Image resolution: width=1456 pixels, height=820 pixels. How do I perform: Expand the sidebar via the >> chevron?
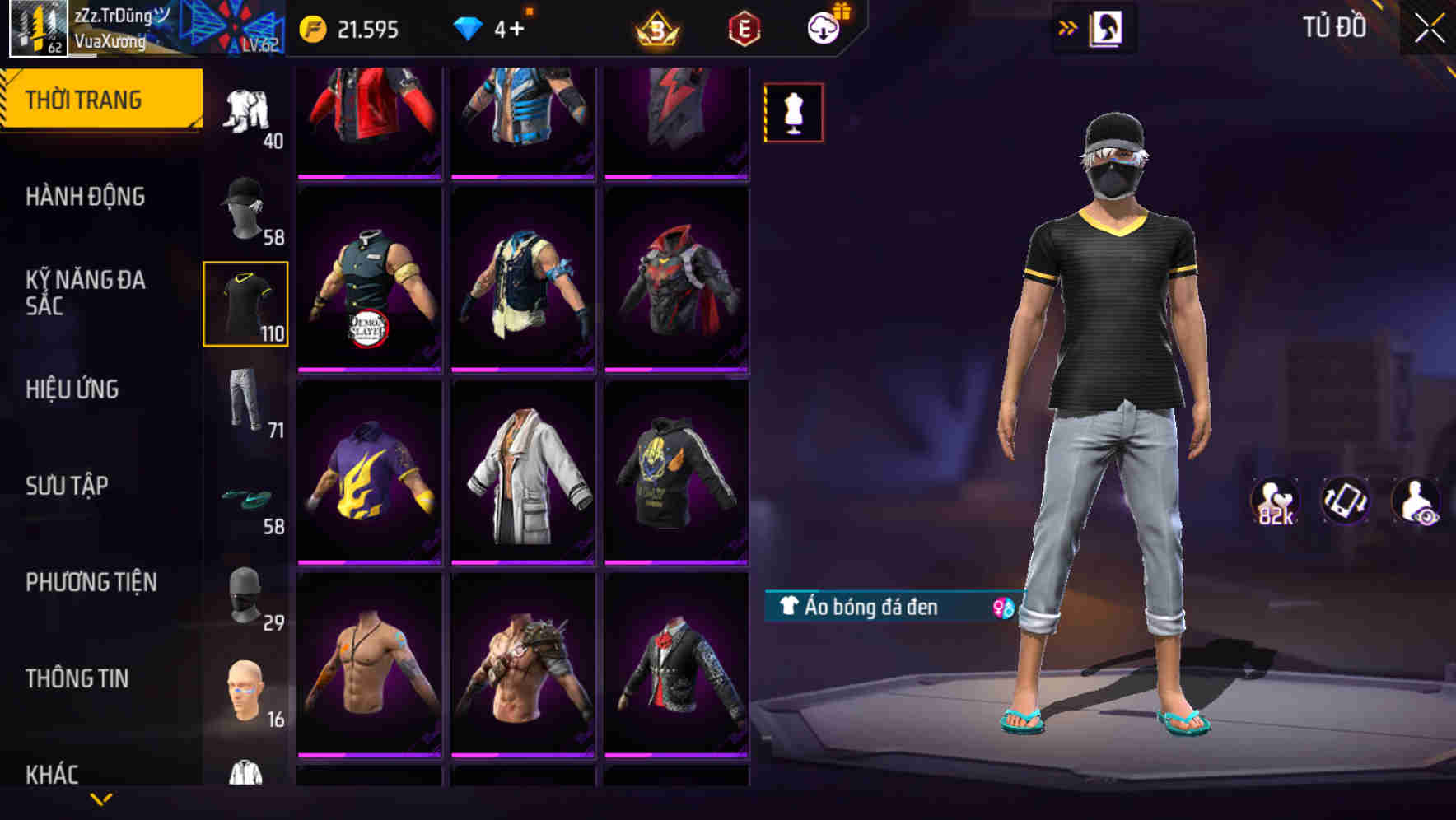tap(1068, 26)
